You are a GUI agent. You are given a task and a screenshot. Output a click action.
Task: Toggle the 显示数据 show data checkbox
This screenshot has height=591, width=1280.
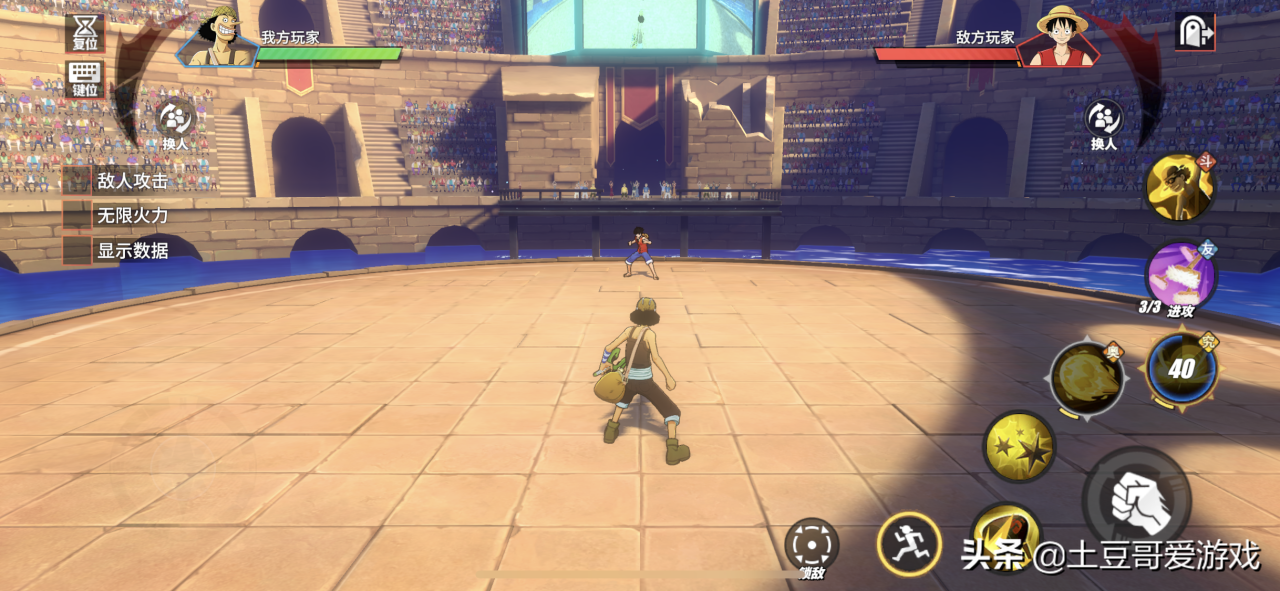[78, 250]
